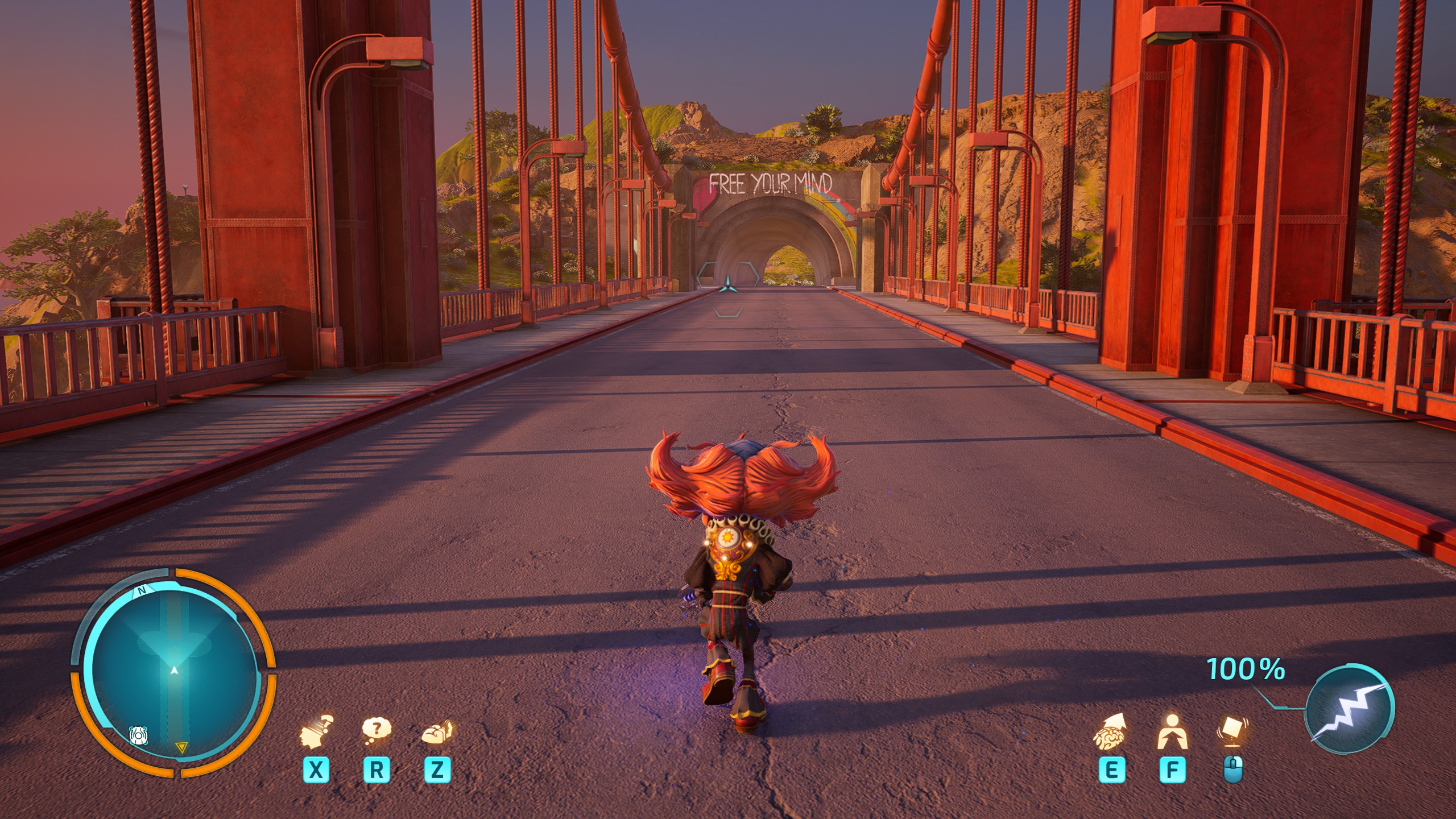1456x819 pixels.
Task: Select the lightning bolt weapon icon
Action: coord(1349,709)
